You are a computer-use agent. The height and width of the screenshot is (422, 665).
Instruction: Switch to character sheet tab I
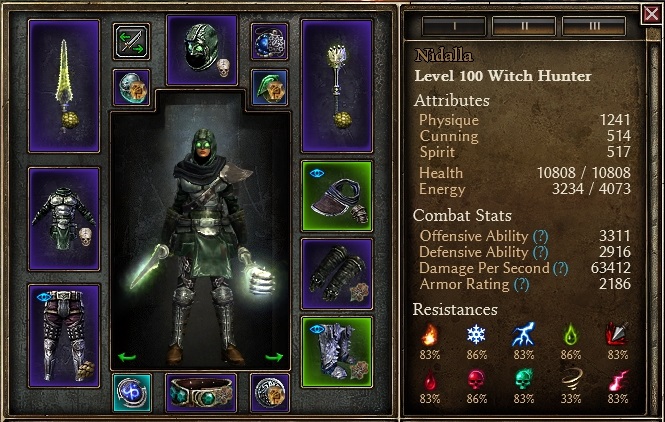click(454, 27)
